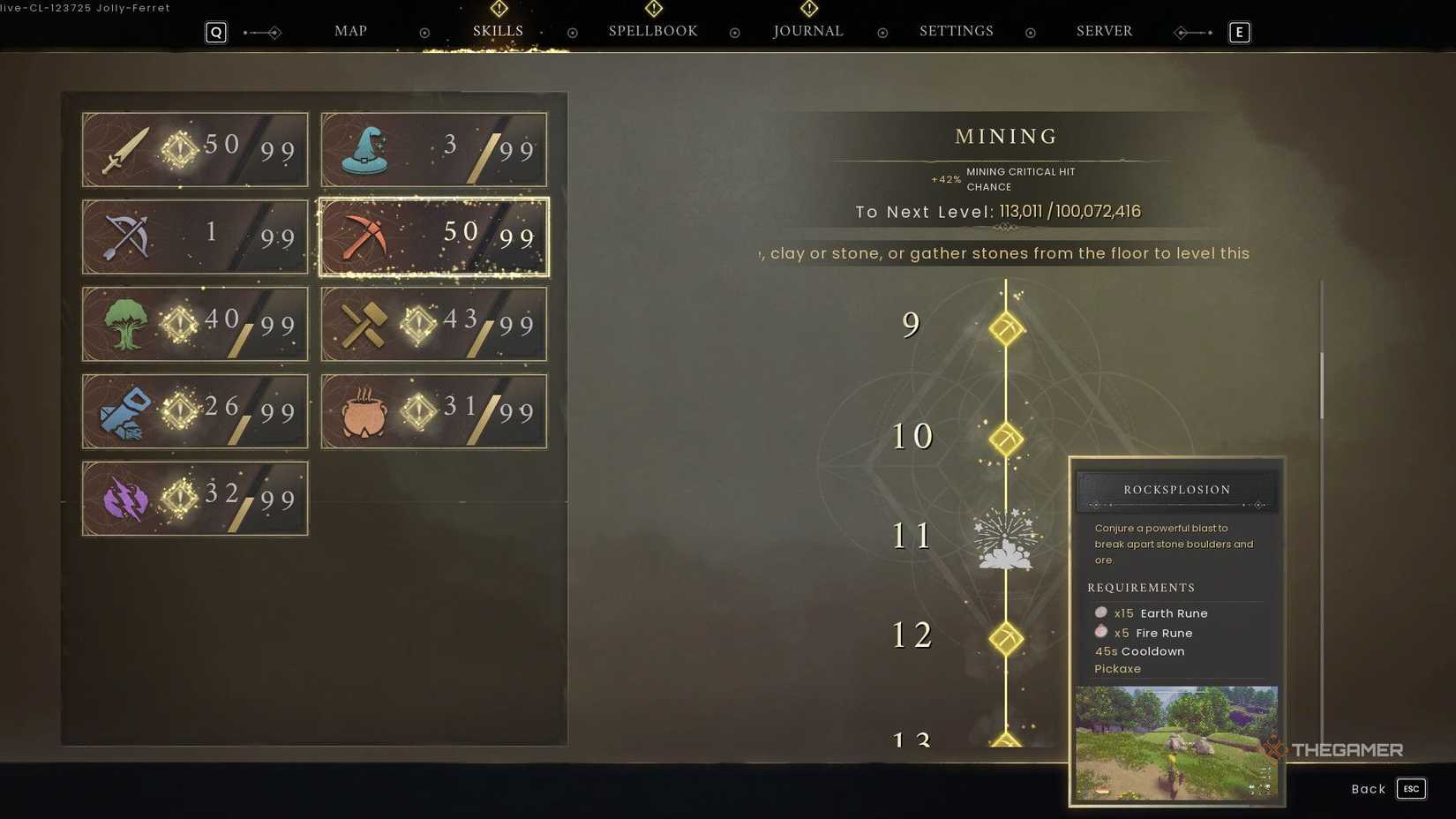Click the SERVER menu entry
The width and height of the screenshot is (1456, 819).
(1104, 31)
